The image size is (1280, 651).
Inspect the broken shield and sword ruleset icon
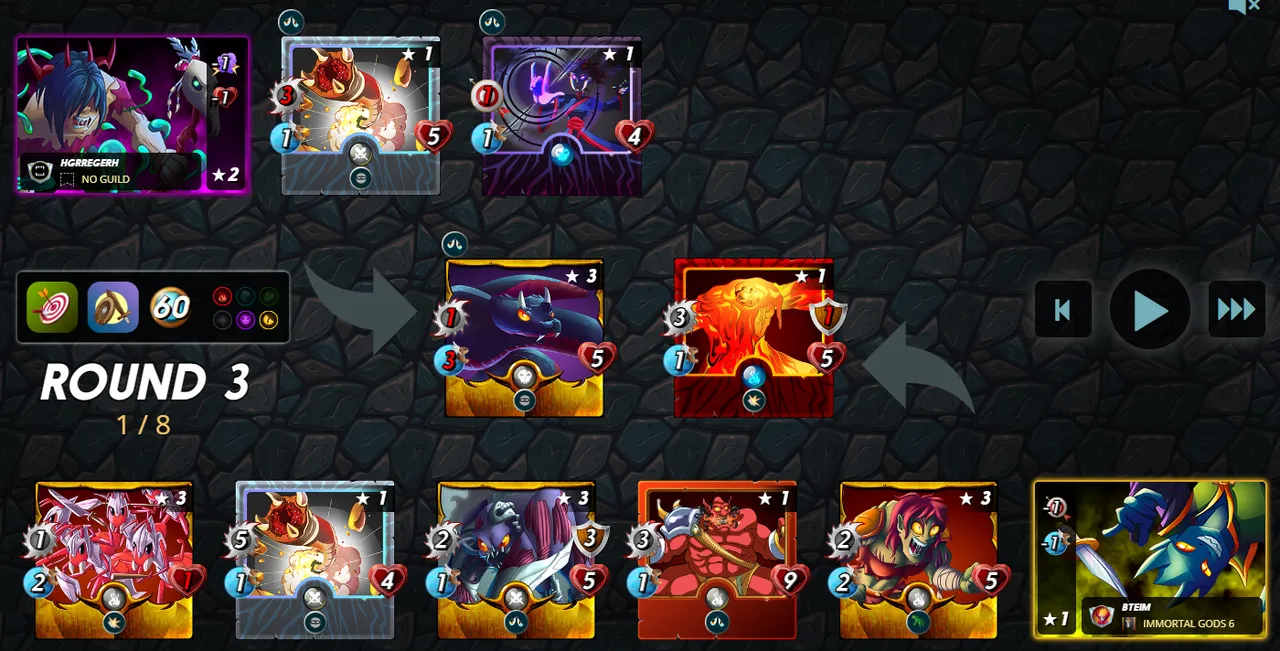[112, 307]
